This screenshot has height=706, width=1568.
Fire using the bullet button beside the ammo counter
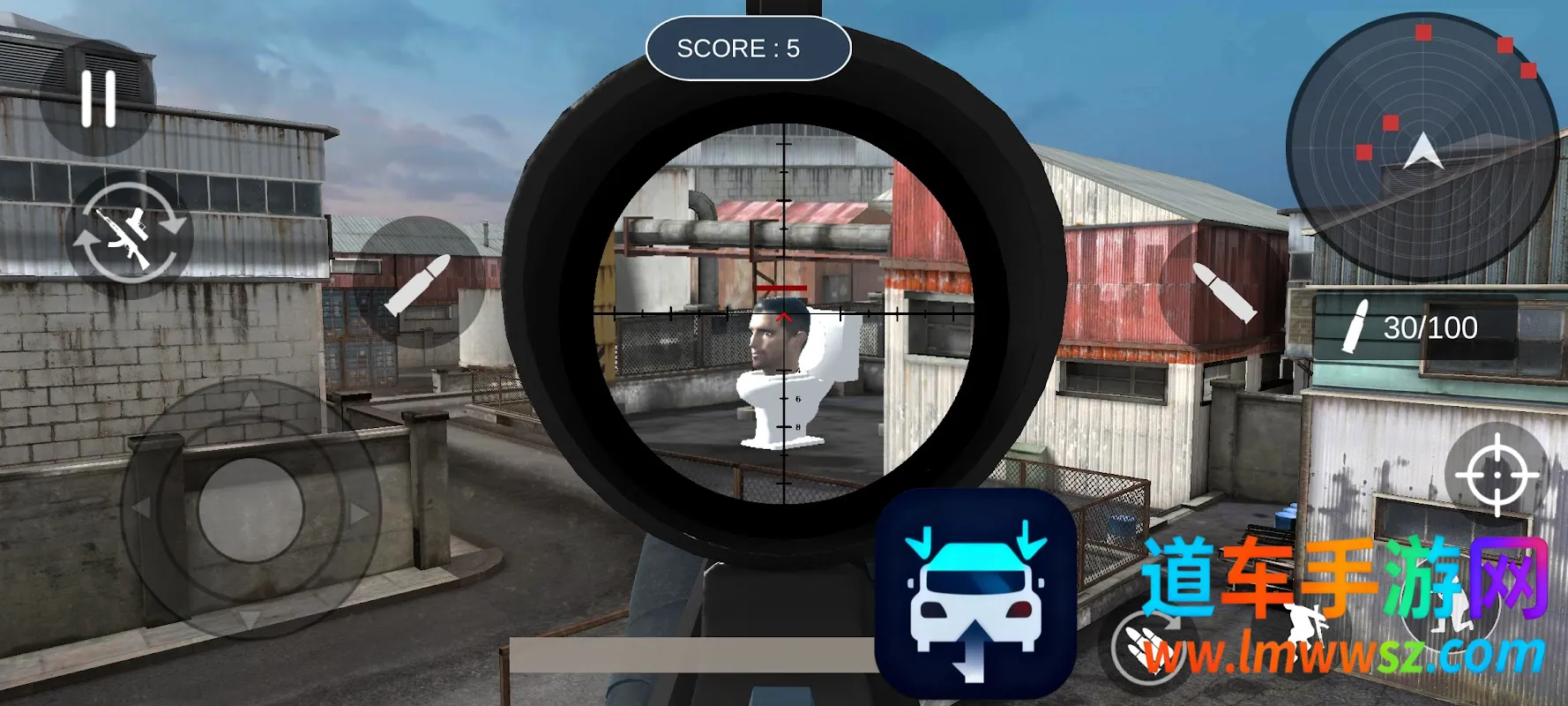point(1223,290)
